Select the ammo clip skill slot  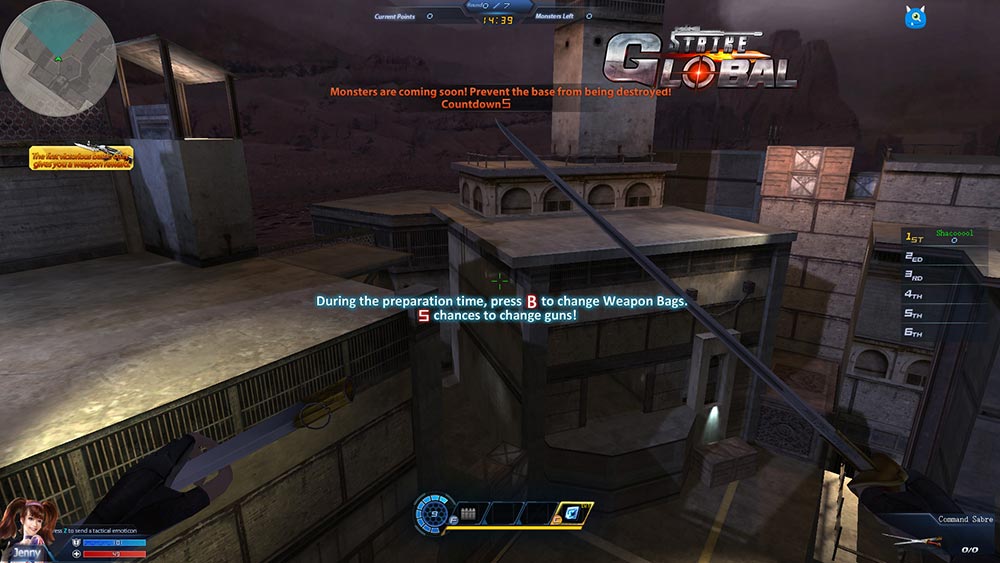click(x=467, y=513)
